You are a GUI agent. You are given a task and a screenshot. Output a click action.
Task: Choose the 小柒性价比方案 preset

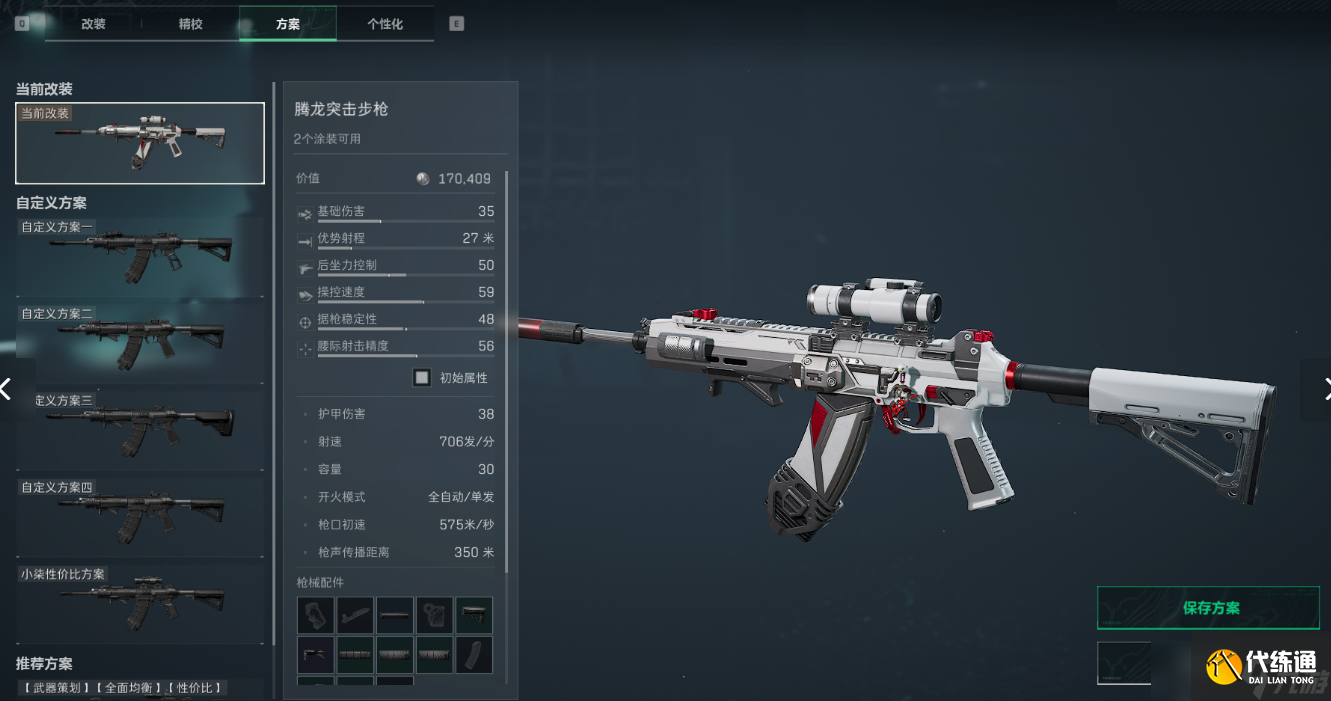[140, 602]
